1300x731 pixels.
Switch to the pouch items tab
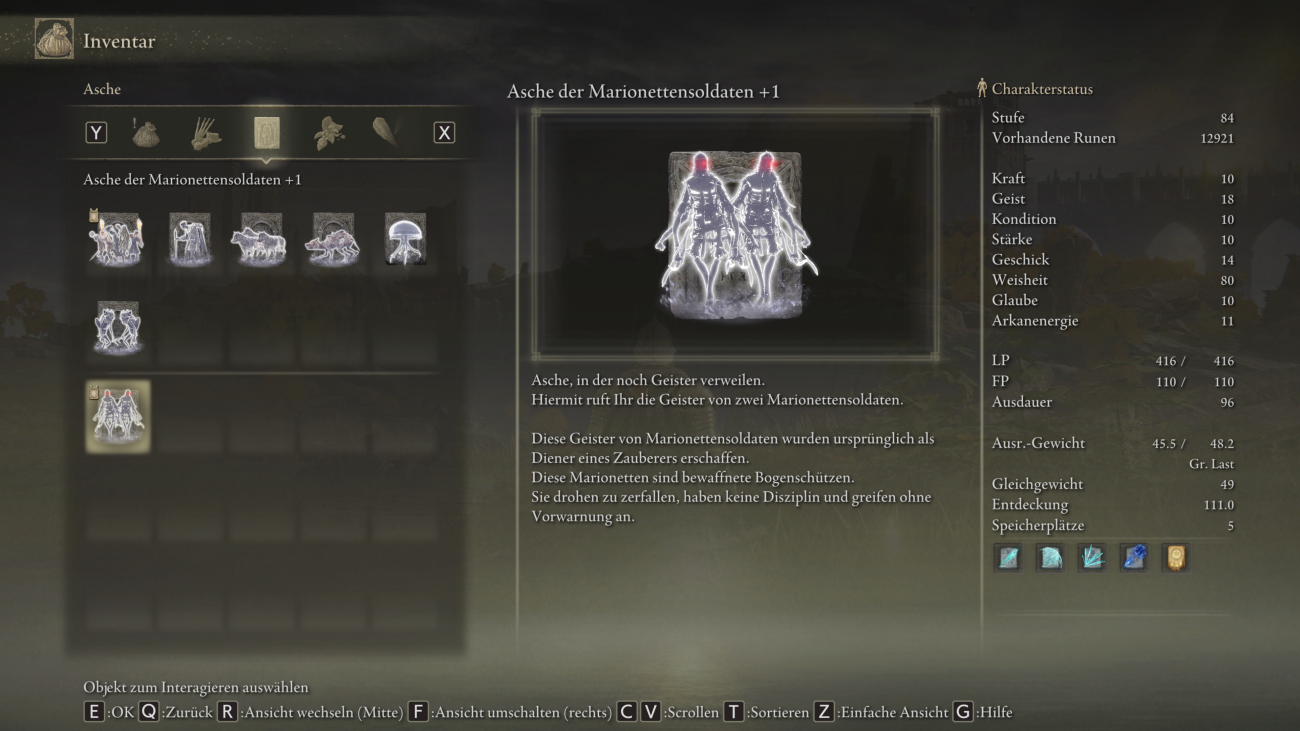click(x=146, y=133)
